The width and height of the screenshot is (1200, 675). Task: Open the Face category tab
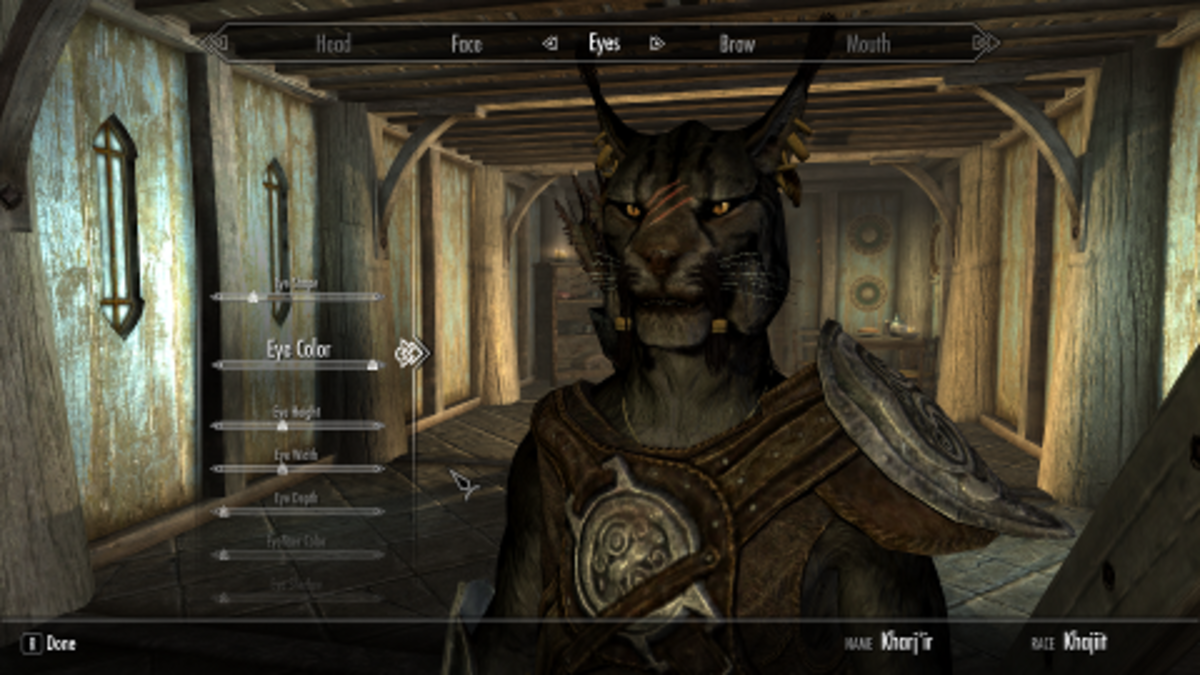[466, 44]
